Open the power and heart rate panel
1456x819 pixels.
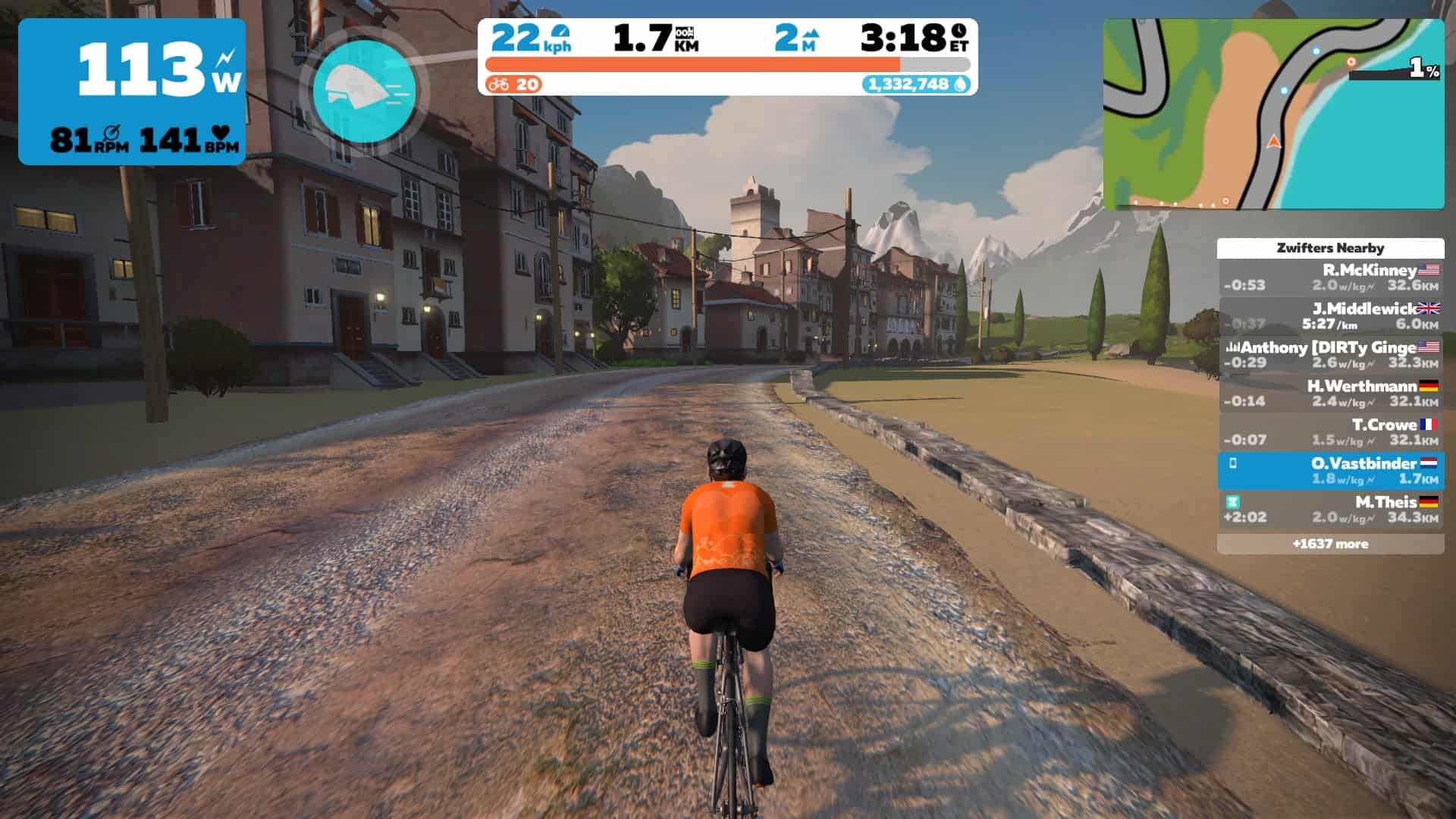point(132,91)
